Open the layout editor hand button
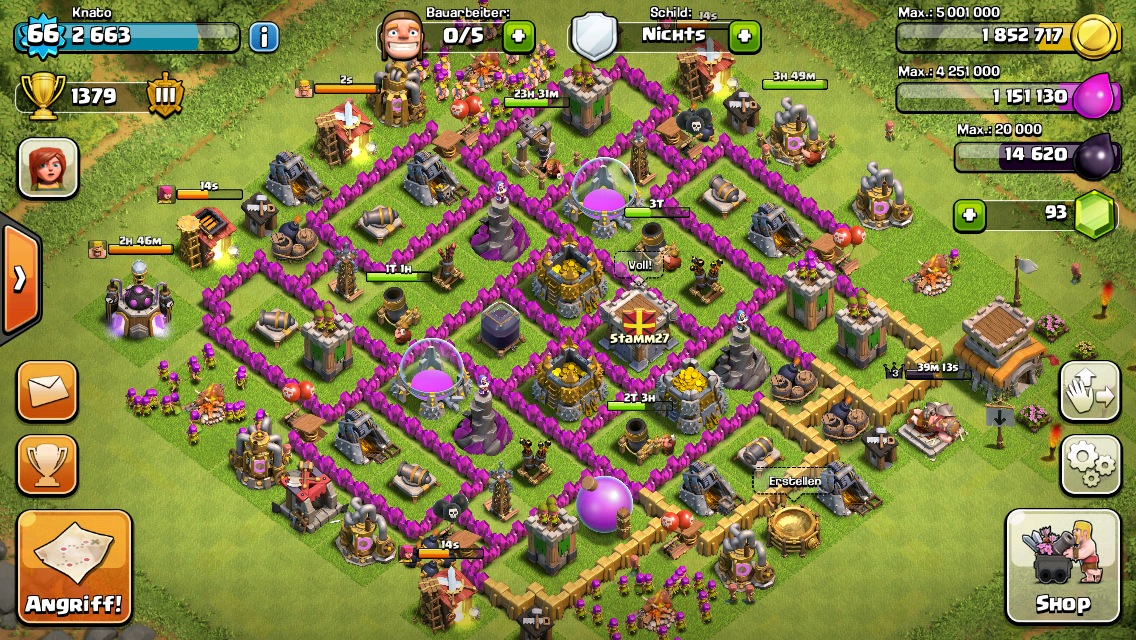The width and height of the screenshot is (1136, 640). pos(1090,391)
